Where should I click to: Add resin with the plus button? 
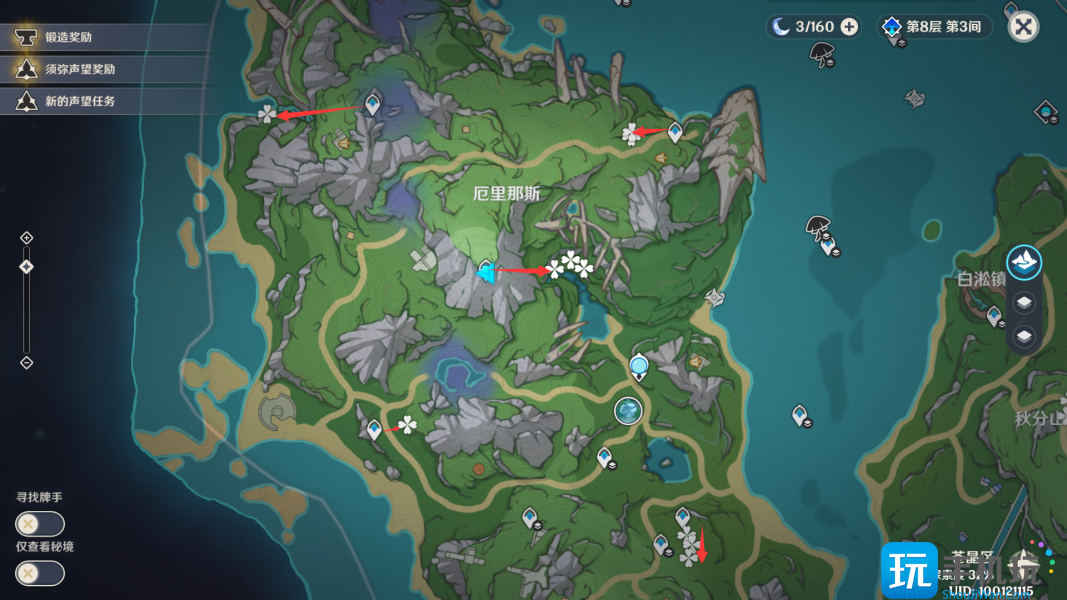click(849, 27)
